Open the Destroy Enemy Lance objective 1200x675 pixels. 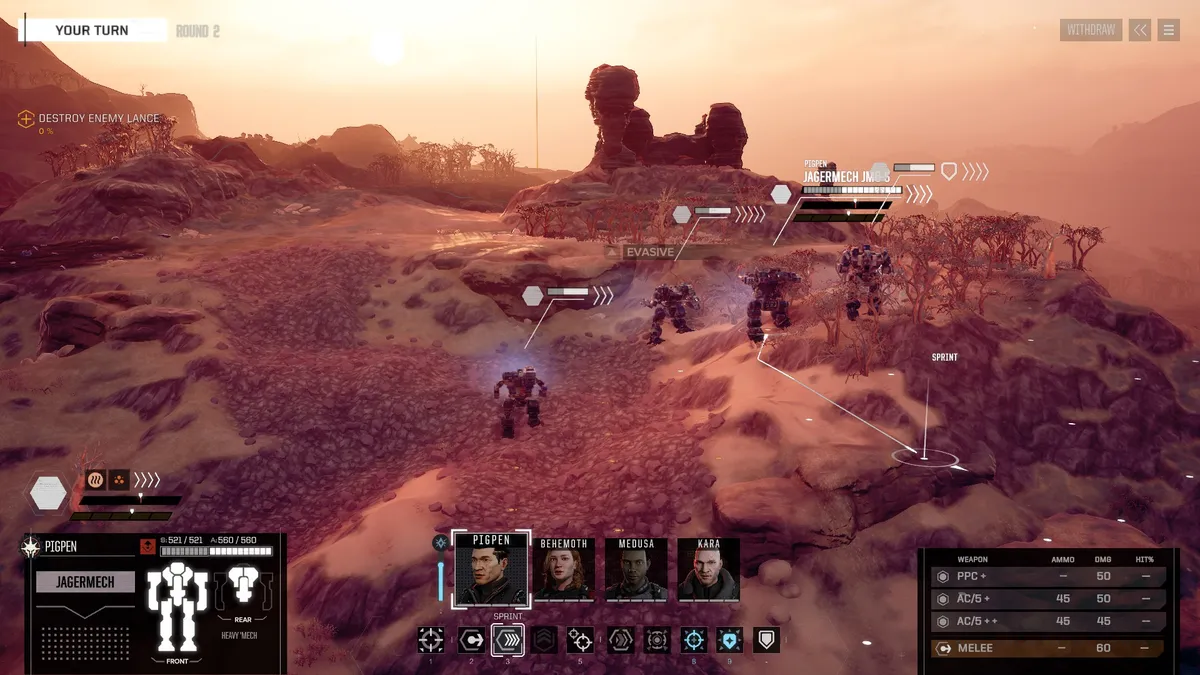point(98,119)
